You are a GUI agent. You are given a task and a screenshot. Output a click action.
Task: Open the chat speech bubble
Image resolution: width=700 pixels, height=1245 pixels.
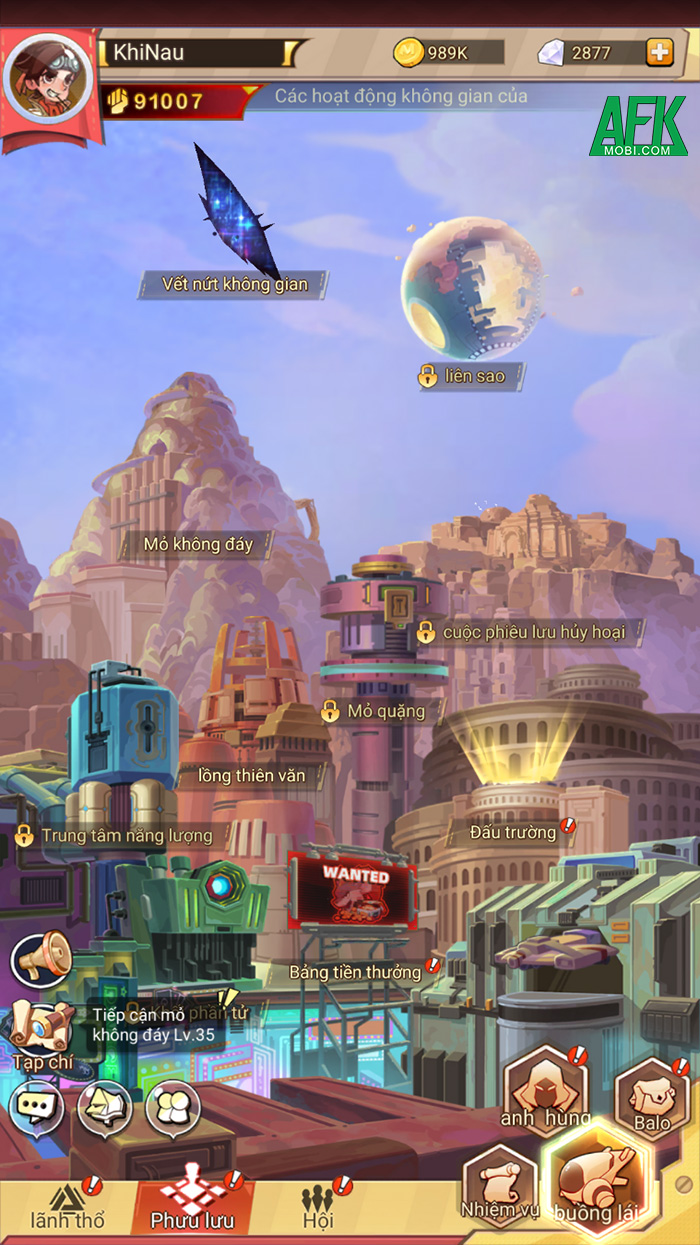point(37,1107)
